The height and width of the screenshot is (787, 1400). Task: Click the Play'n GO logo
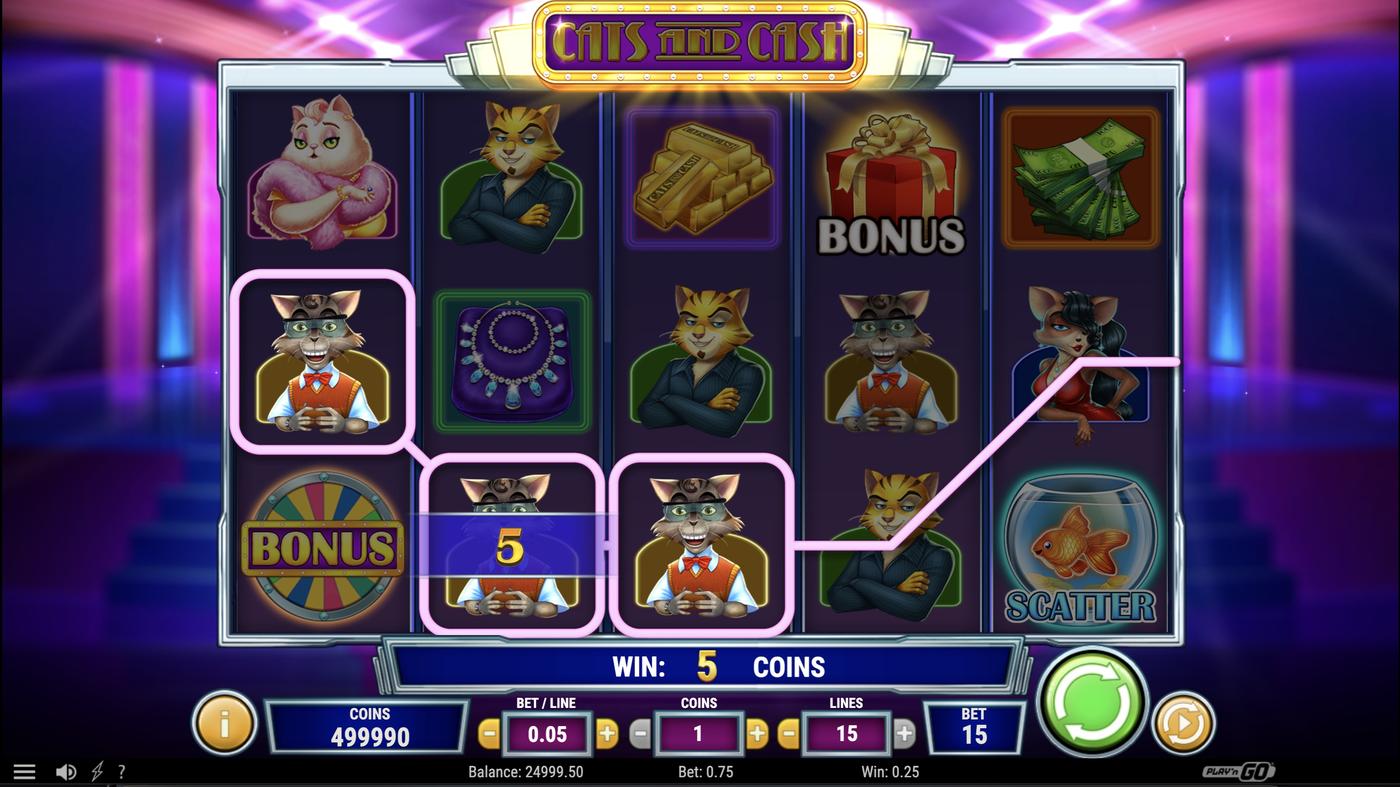pos(1240,771)
